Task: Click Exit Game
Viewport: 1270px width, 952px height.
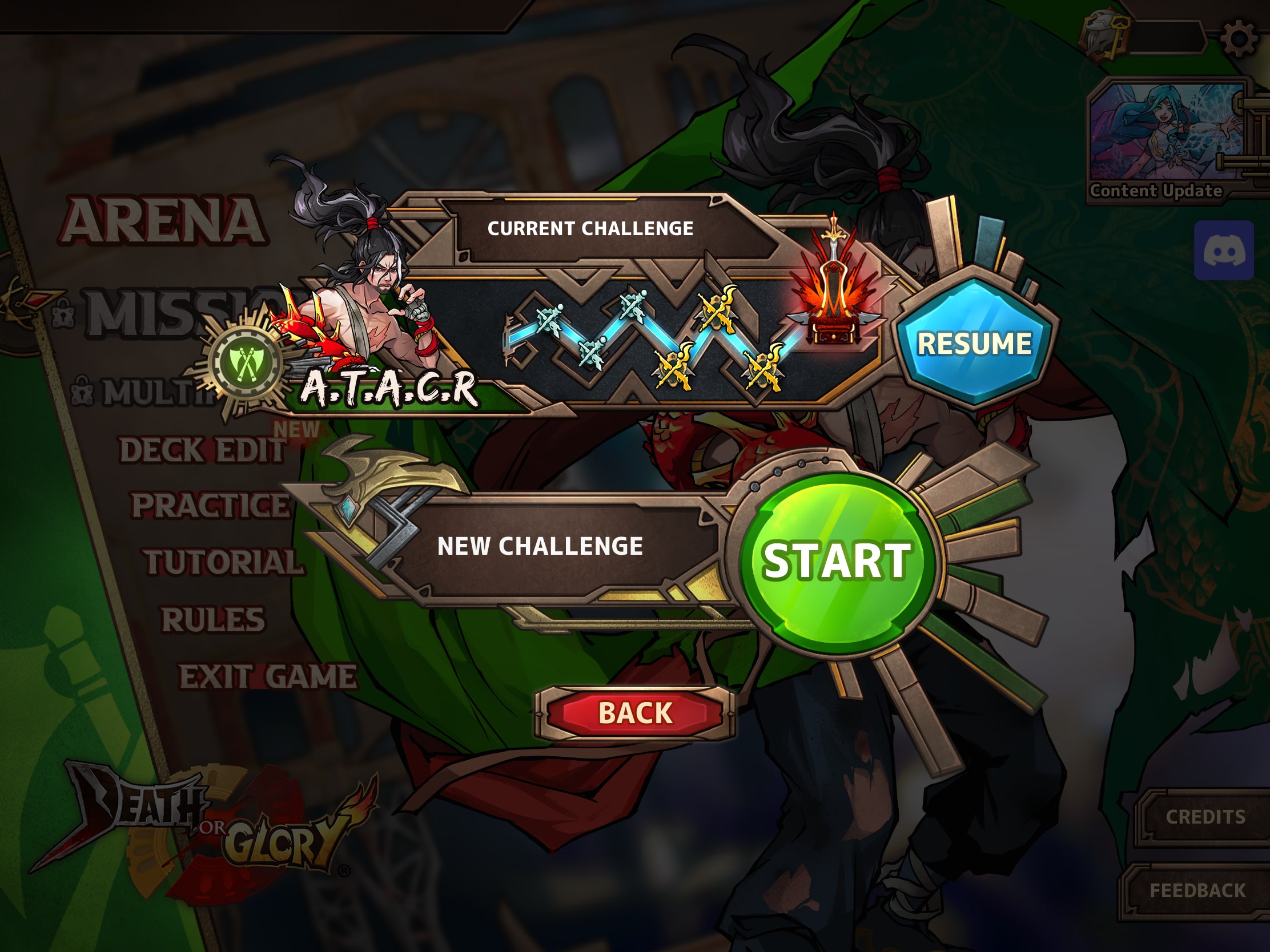Action: (x=268, y=676)
